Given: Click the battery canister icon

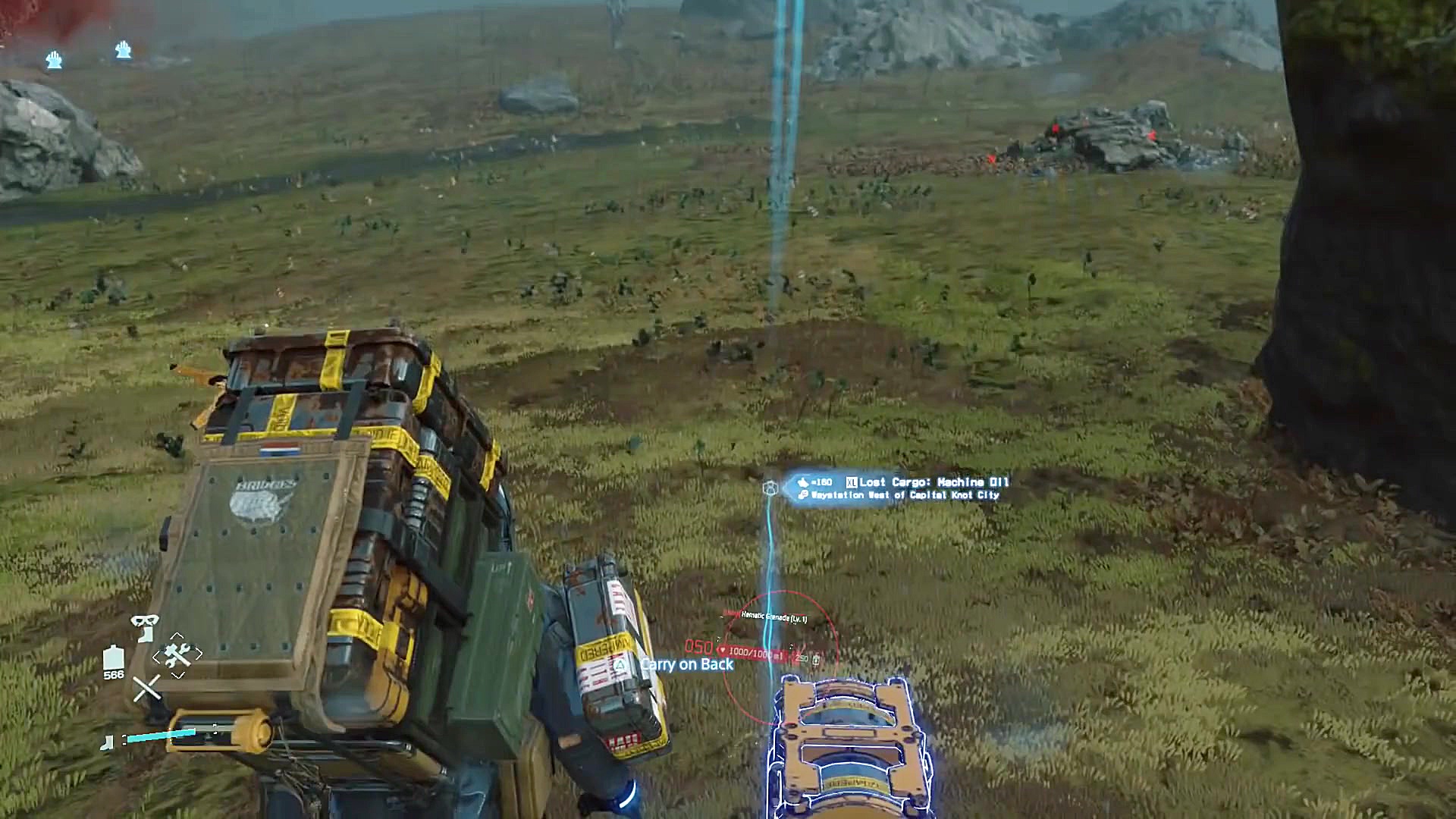Looking at the screenshot, I should (113, 657).
